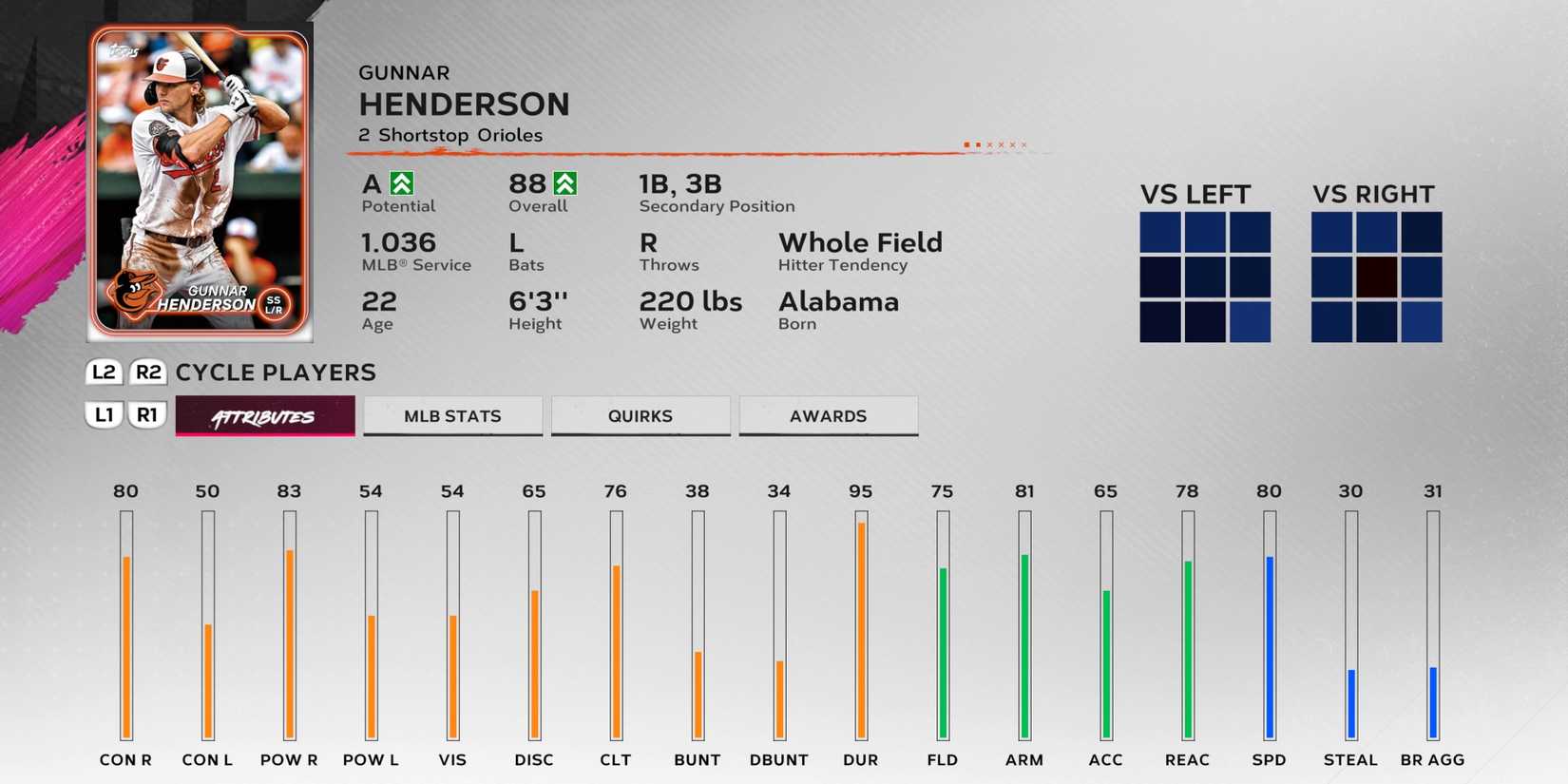
Task: Open the Quirks tab
Action: tap(641, 415)
